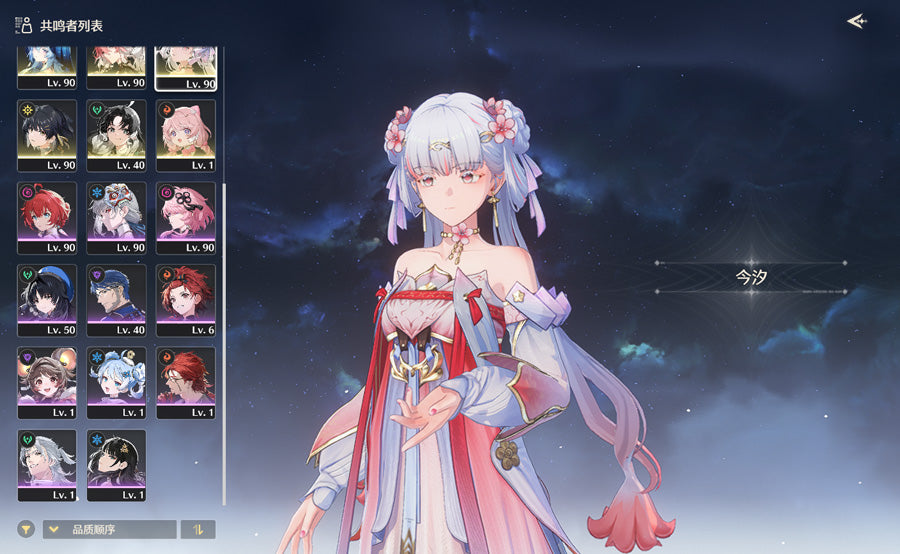This screenshot has width=900, height=554.
Task: Pick the lion-dance mask Lv. 90 character
Action: pos(116,217)
